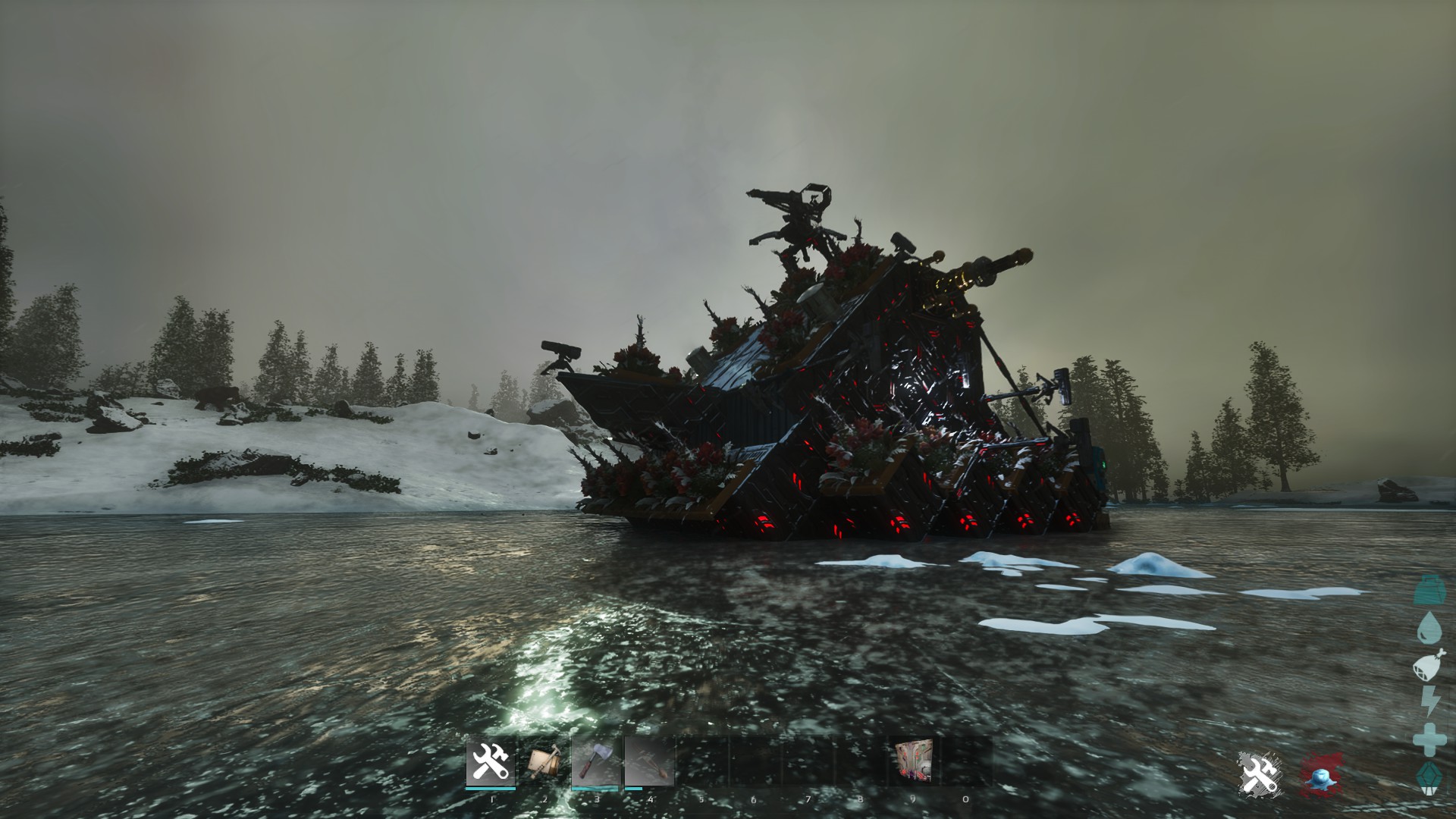This screenshot has height=819, width=1456.
Task: Click the food meat status icon
Action: coord(1429,666)
